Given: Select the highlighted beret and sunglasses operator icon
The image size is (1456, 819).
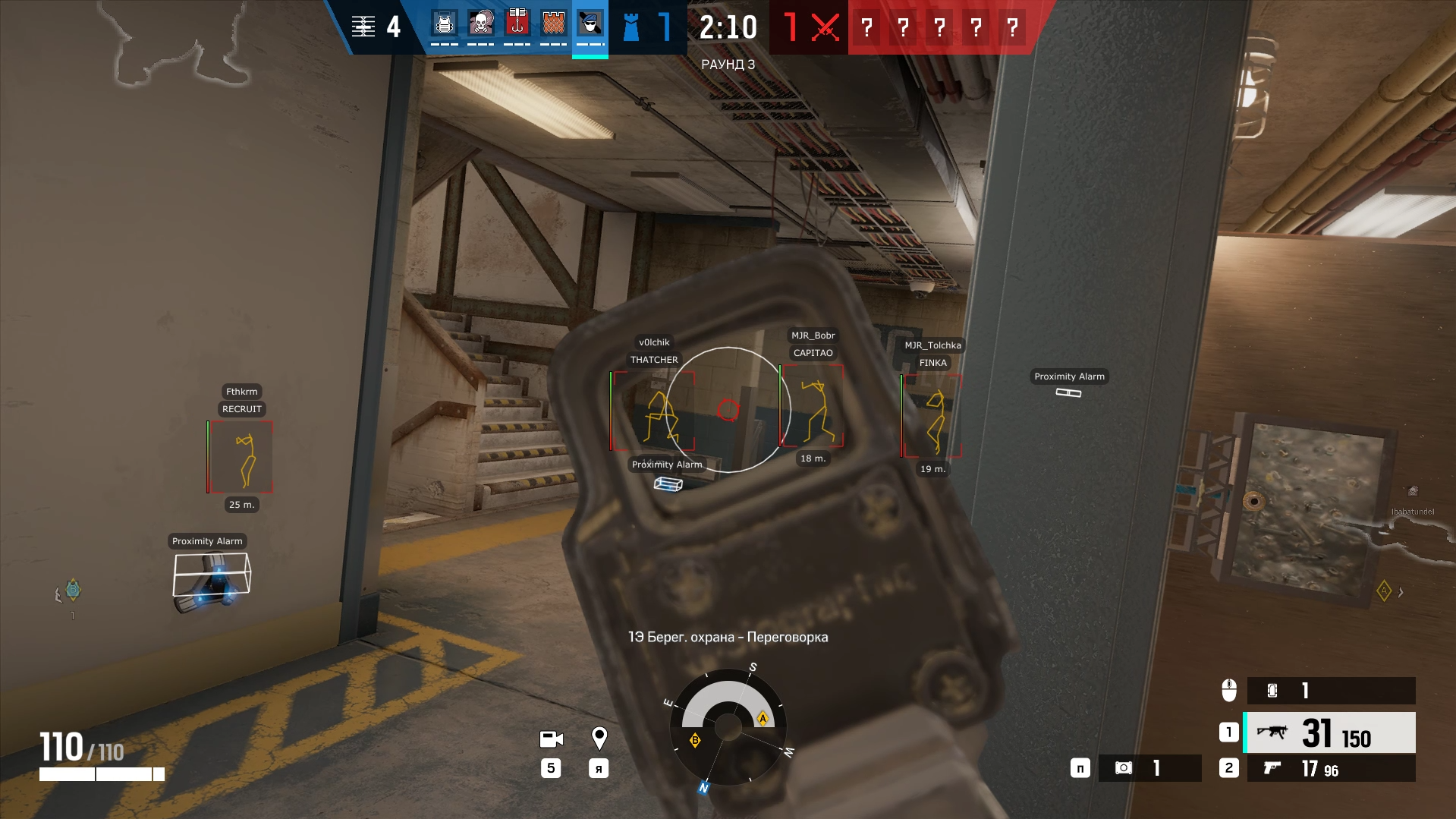Looking at the screenshot, I should [x=590, y=24].
